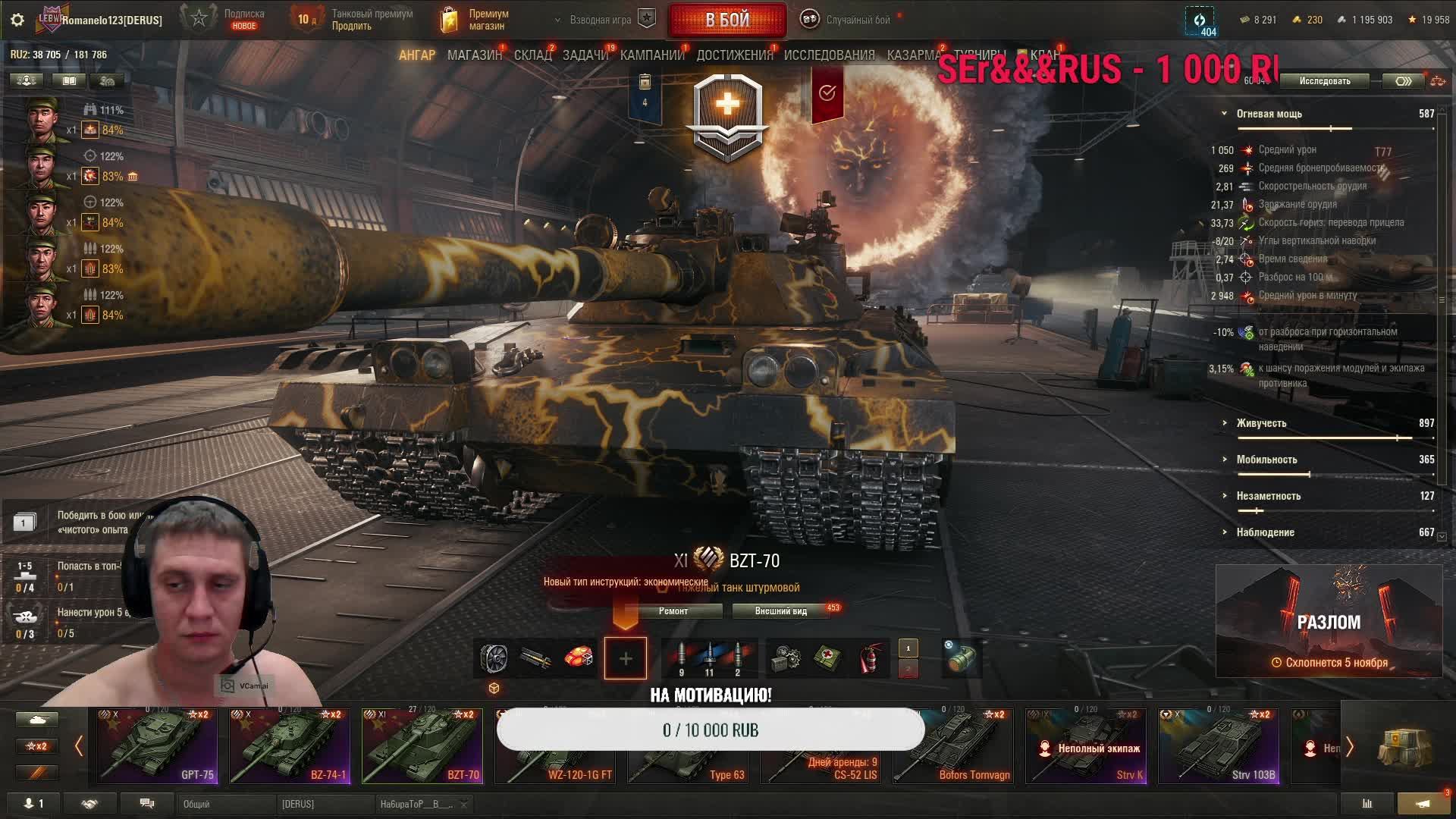Add equipment in the empty plus slot
The width and height of the screenshot is (1456, 819).
click(x=626, y=658)
